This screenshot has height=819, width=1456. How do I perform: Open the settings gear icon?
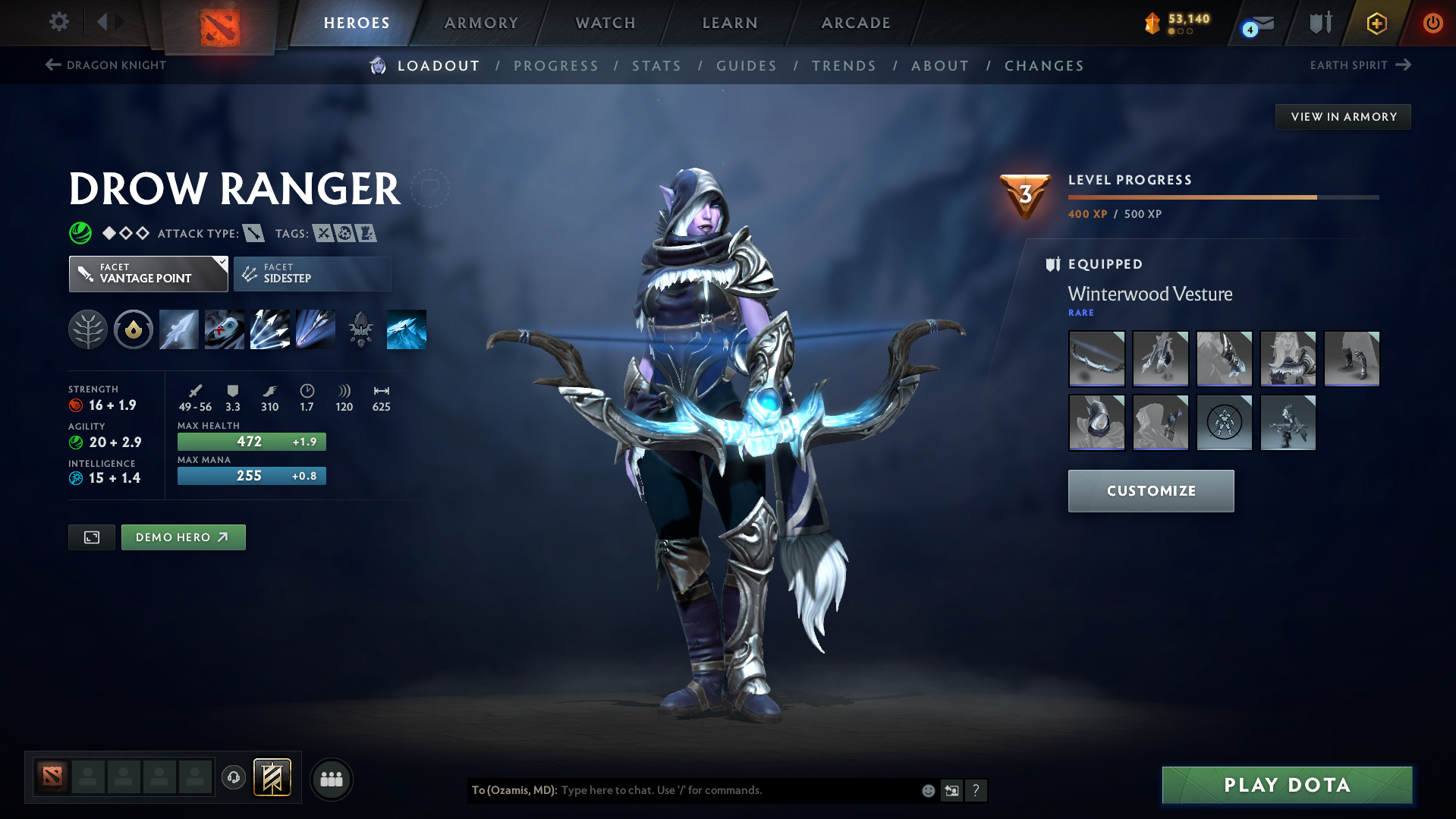[58, 22]
